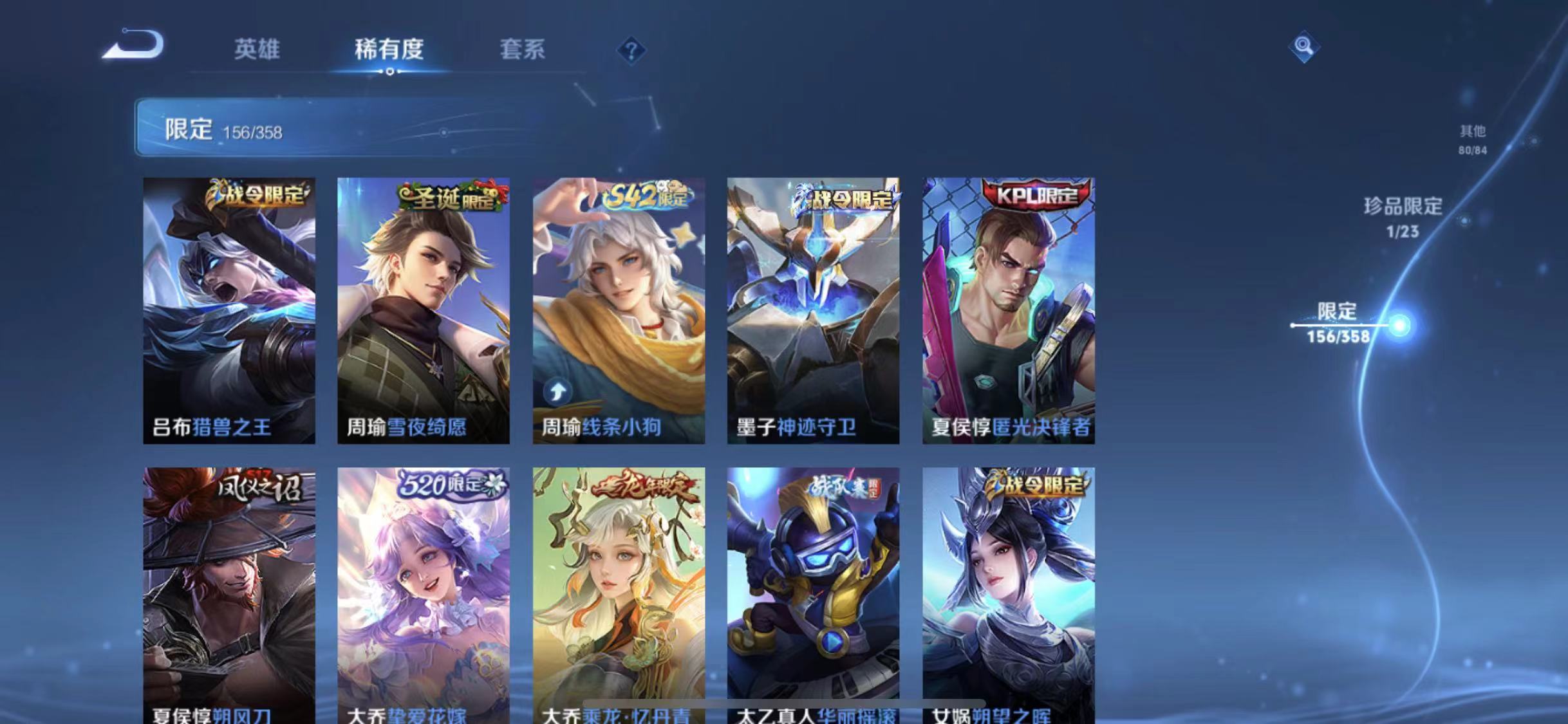
Task: Switch to the 英雄 tab
Action: pos(257,50)
